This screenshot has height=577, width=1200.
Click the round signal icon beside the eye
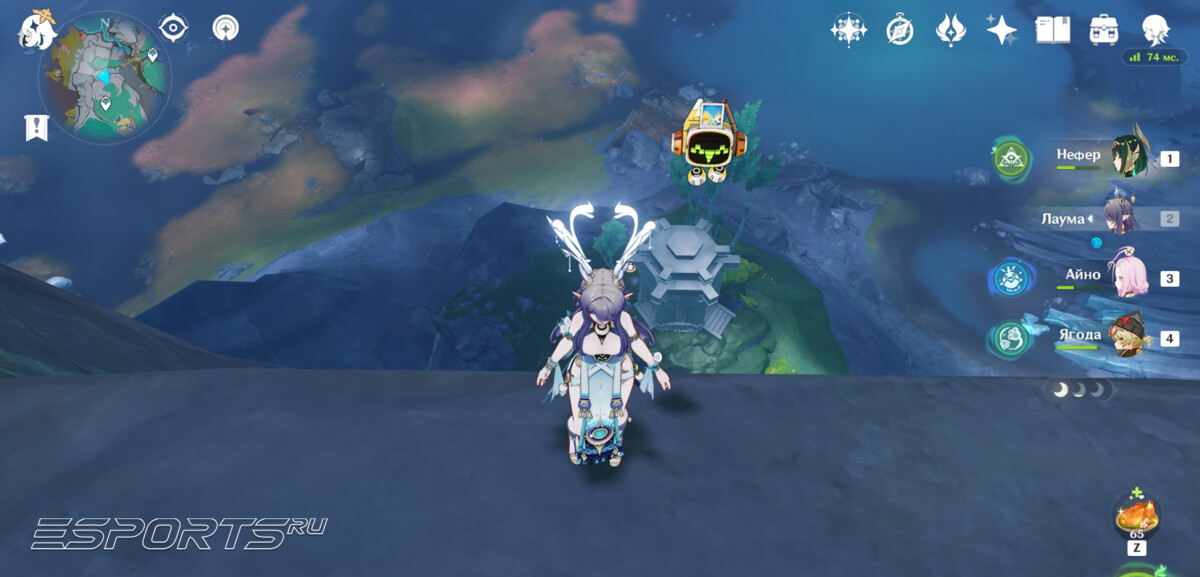tap(226, 28)
